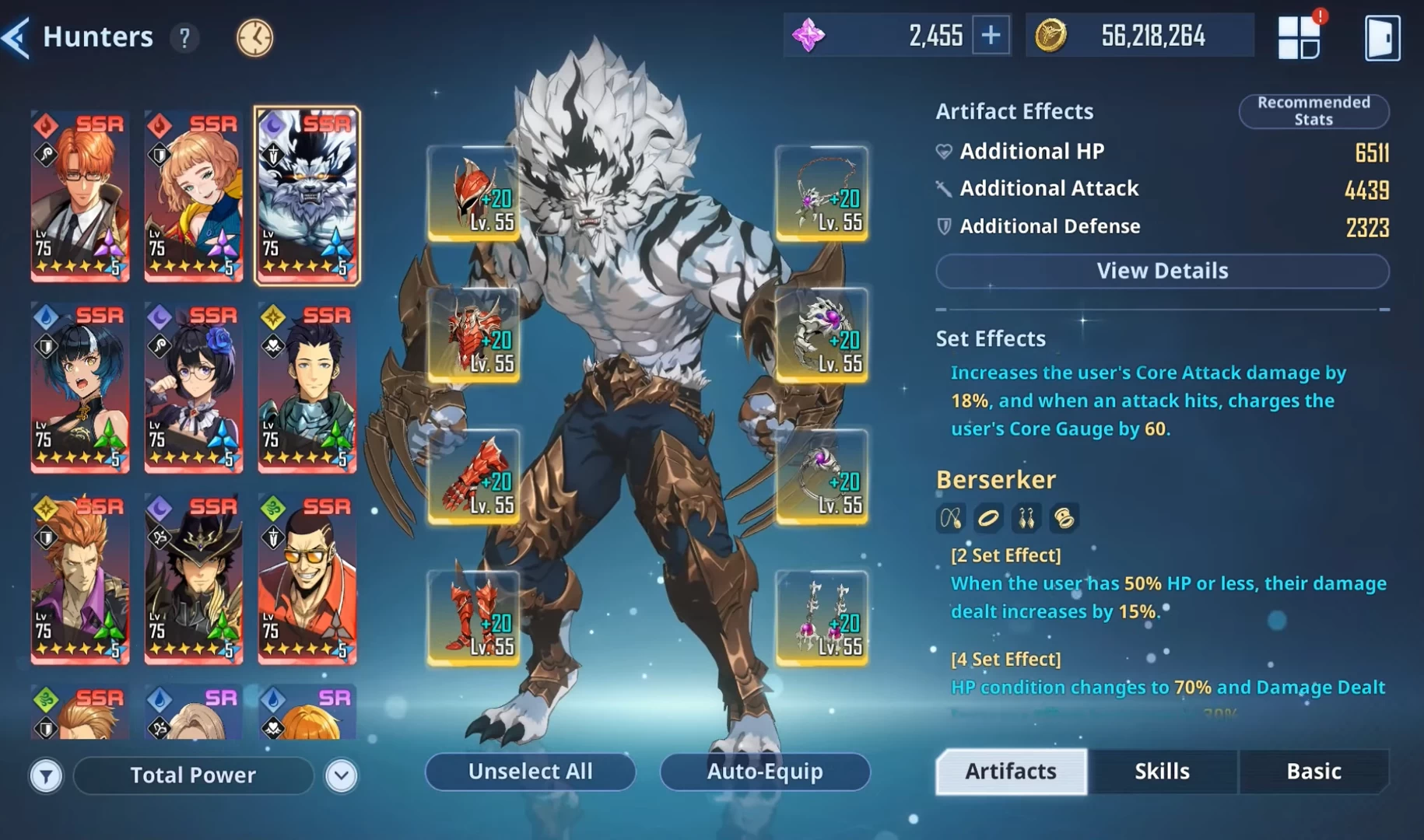Choose the orange-haired hunter with glasses

(79, 195)
